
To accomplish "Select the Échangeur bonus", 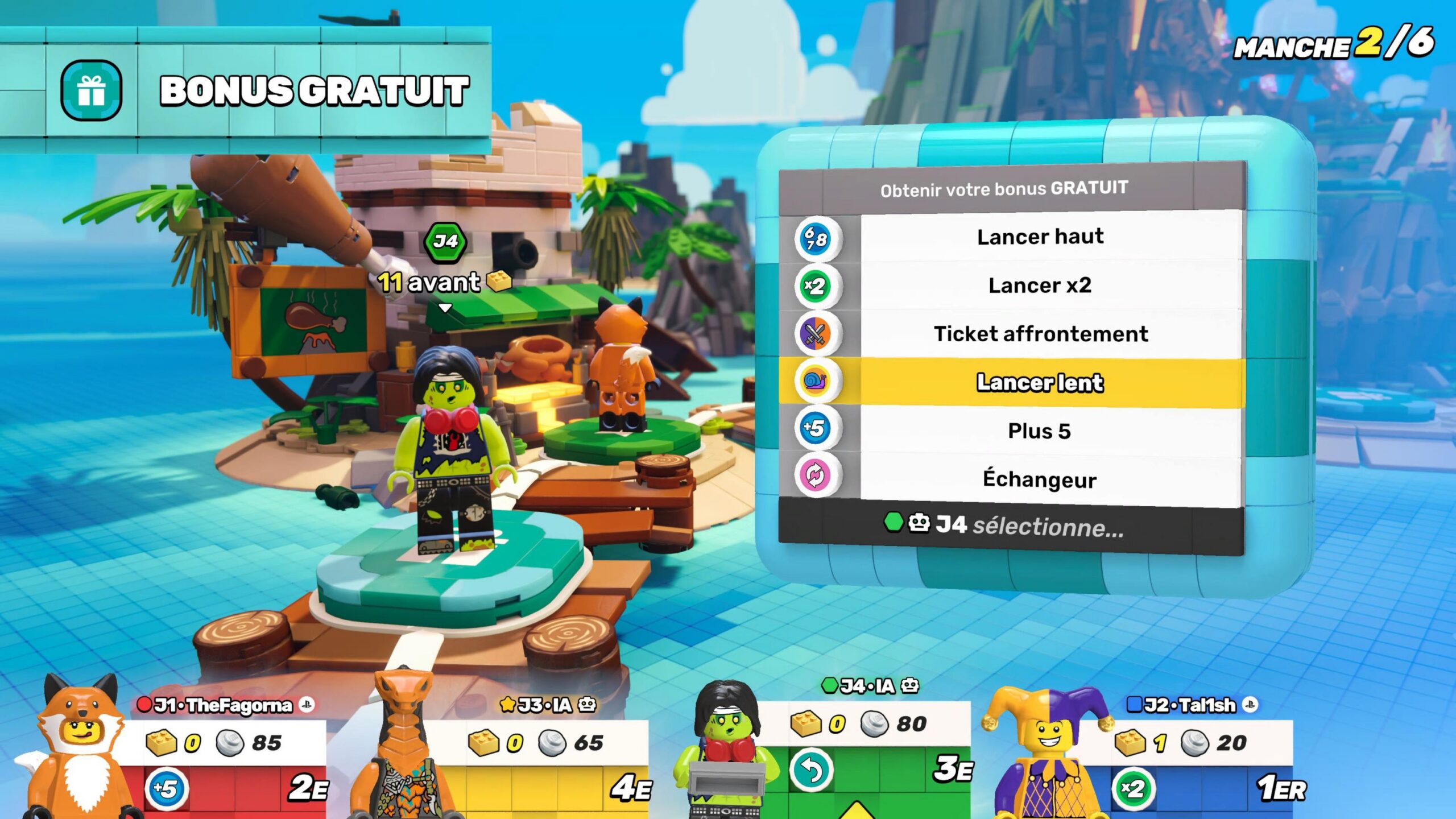I will click(1040, 479).
